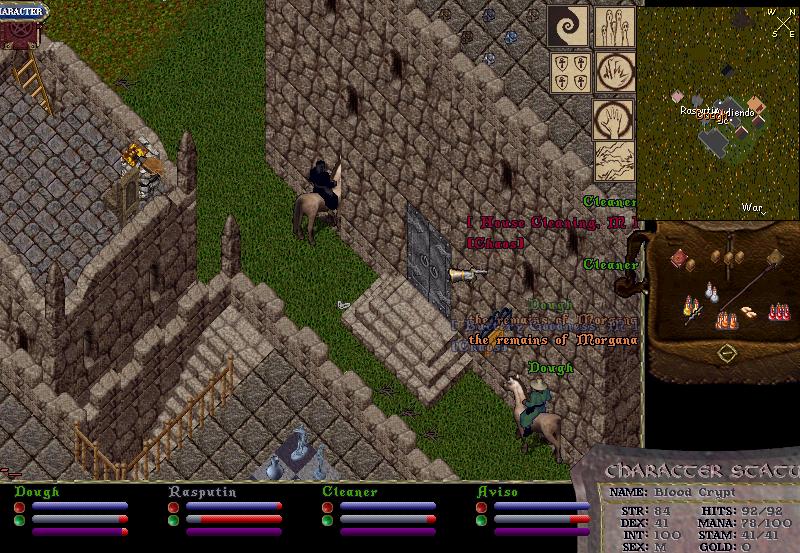This screenshot has height=553, width=800.
Task: Use the circled lightning spell icon
Action: tap(613, 71)
